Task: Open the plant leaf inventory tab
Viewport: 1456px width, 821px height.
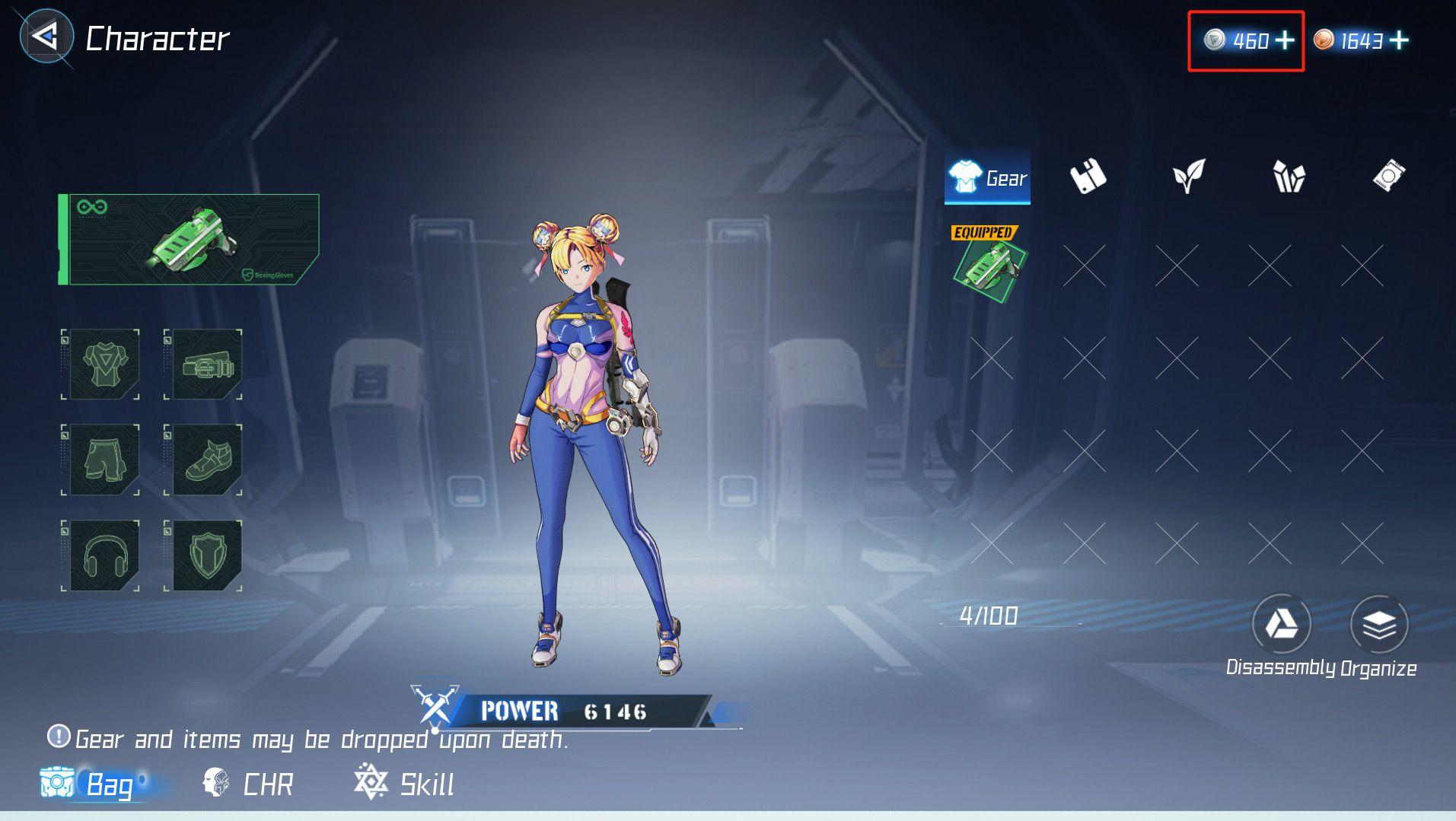Action: point(1188,177)
